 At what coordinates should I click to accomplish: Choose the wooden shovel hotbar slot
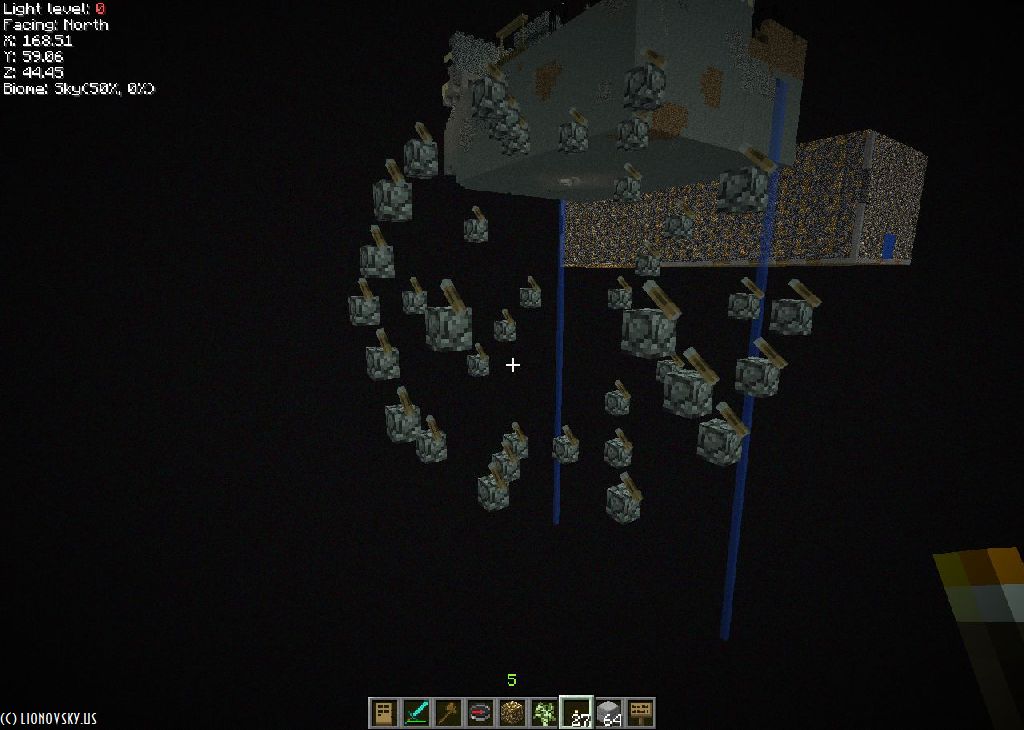[x=447, y=712]
